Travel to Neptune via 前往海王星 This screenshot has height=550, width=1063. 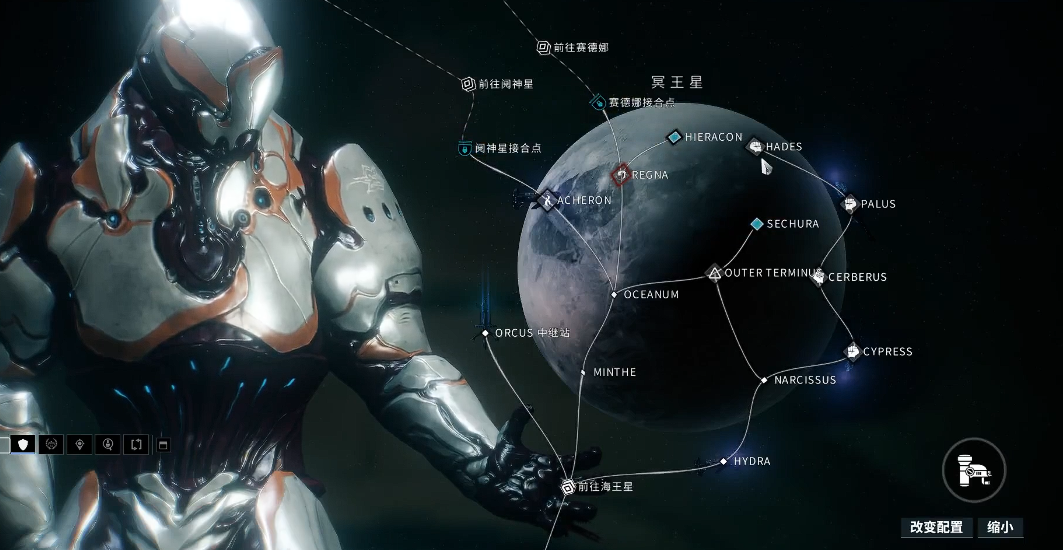point(567,487)
